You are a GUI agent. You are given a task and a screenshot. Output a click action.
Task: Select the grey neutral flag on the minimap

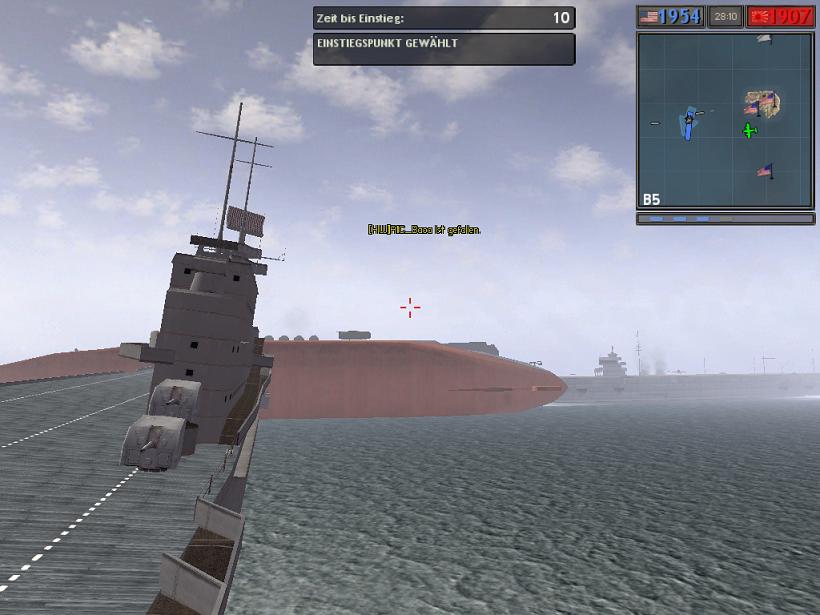764,39
